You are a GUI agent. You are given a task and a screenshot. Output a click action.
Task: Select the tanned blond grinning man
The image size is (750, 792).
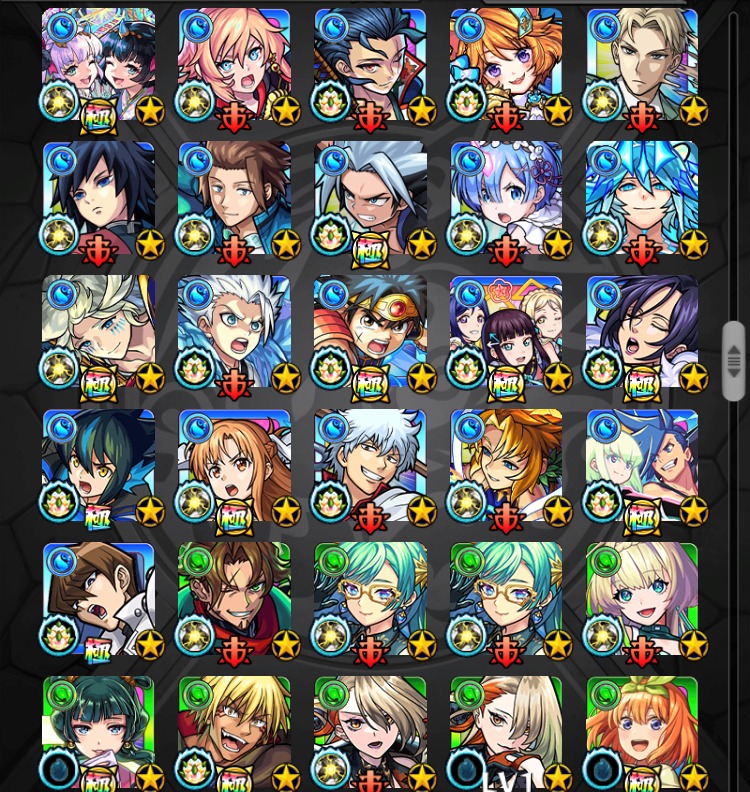pos(234,732)
